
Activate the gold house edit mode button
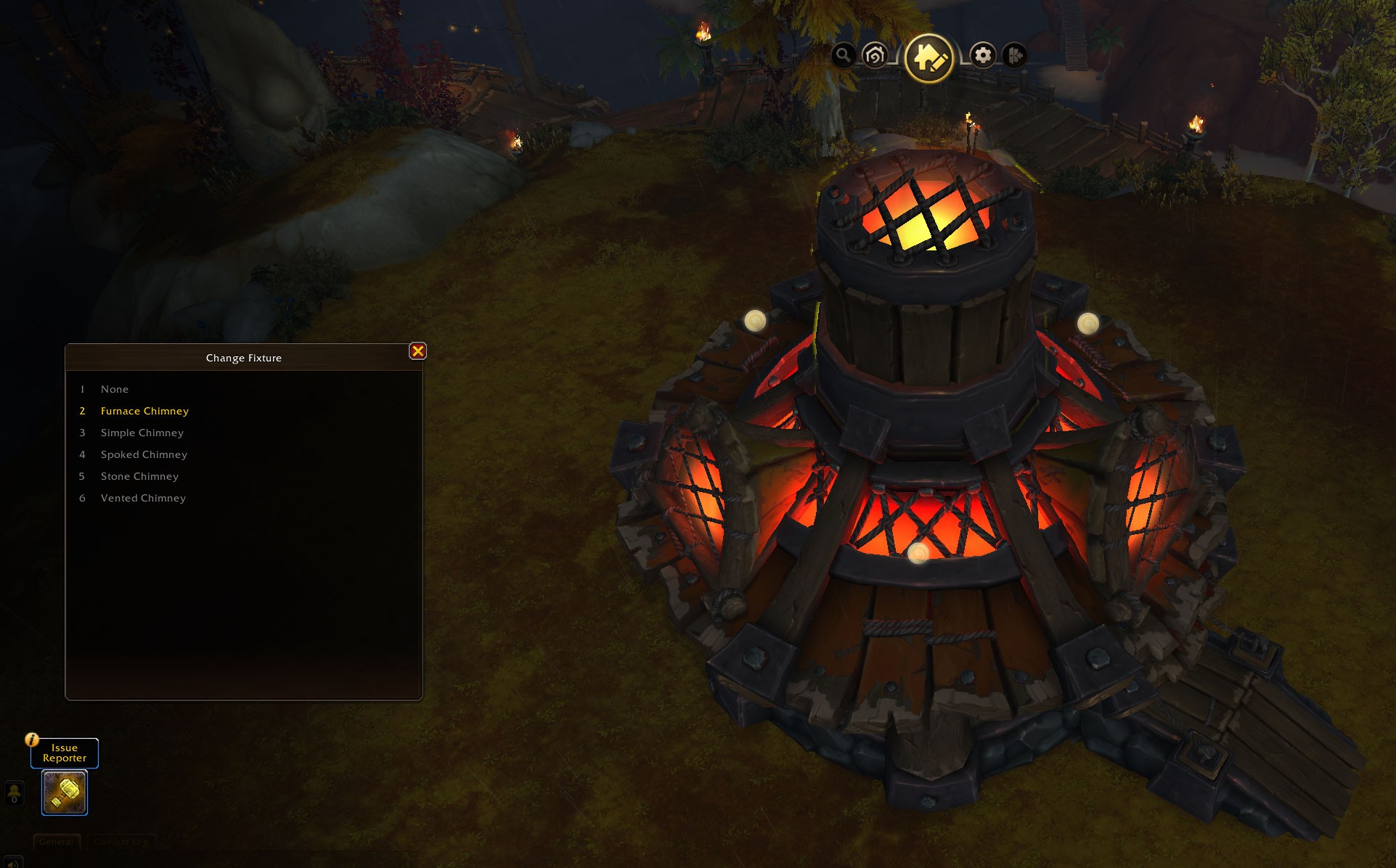[928, 57]
